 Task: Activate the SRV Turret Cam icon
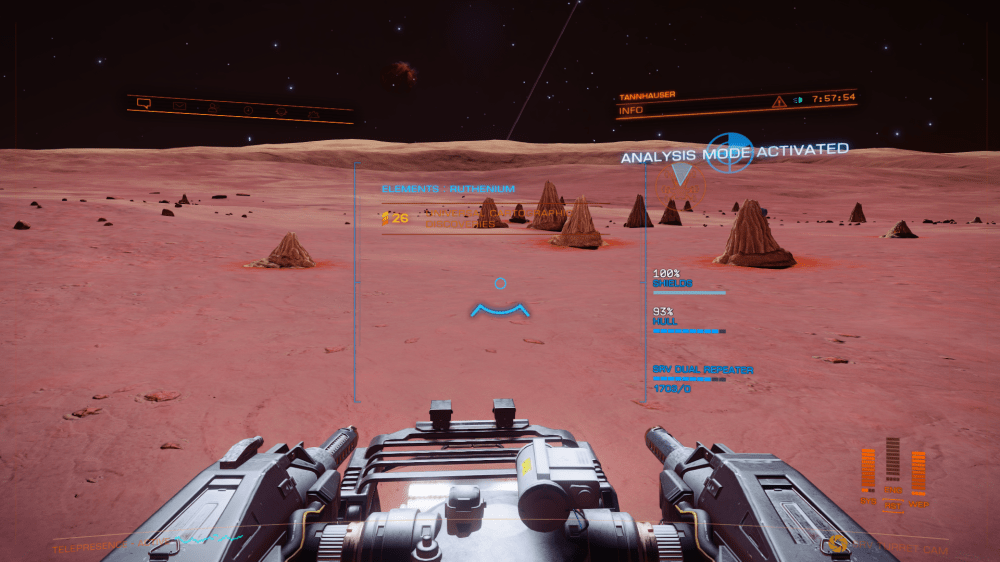point(836,543)
